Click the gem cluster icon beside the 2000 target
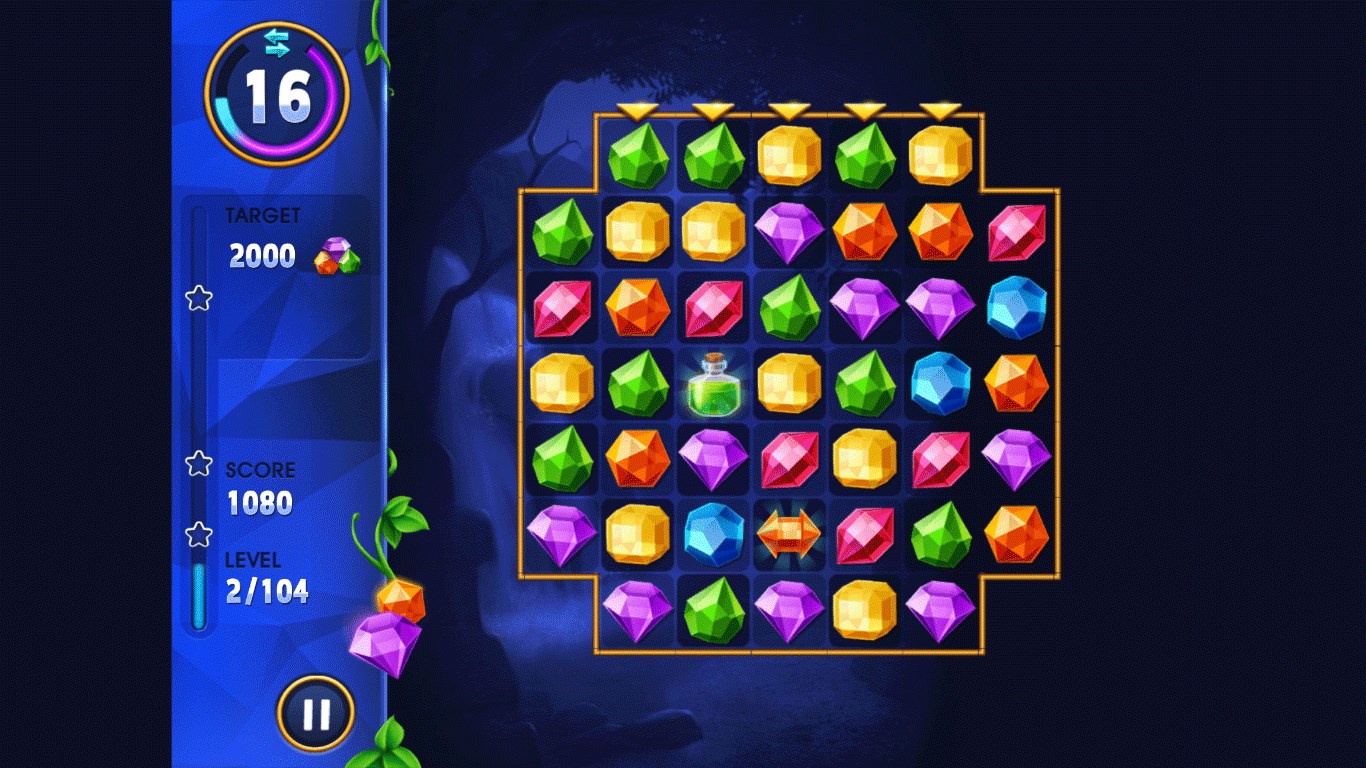This screenshot has height=768, width=1366. point(336,257)
